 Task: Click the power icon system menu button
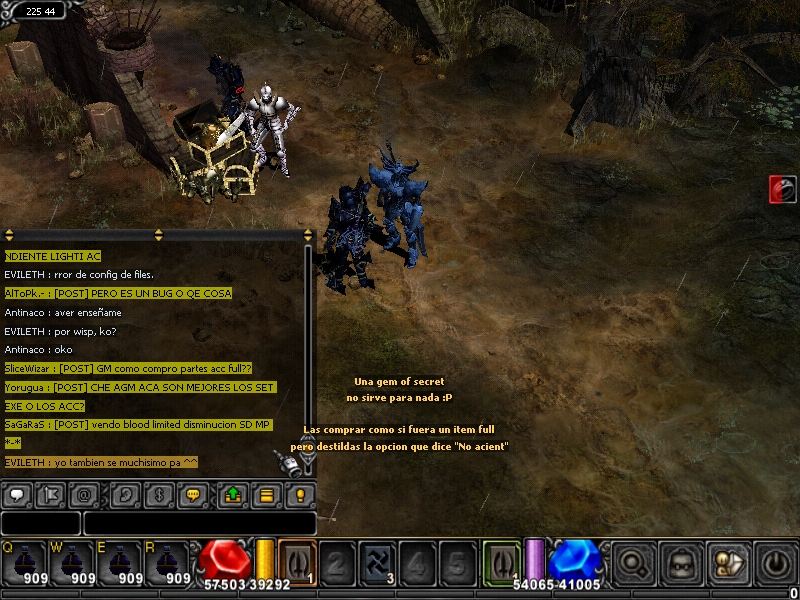tap(775, 564)
